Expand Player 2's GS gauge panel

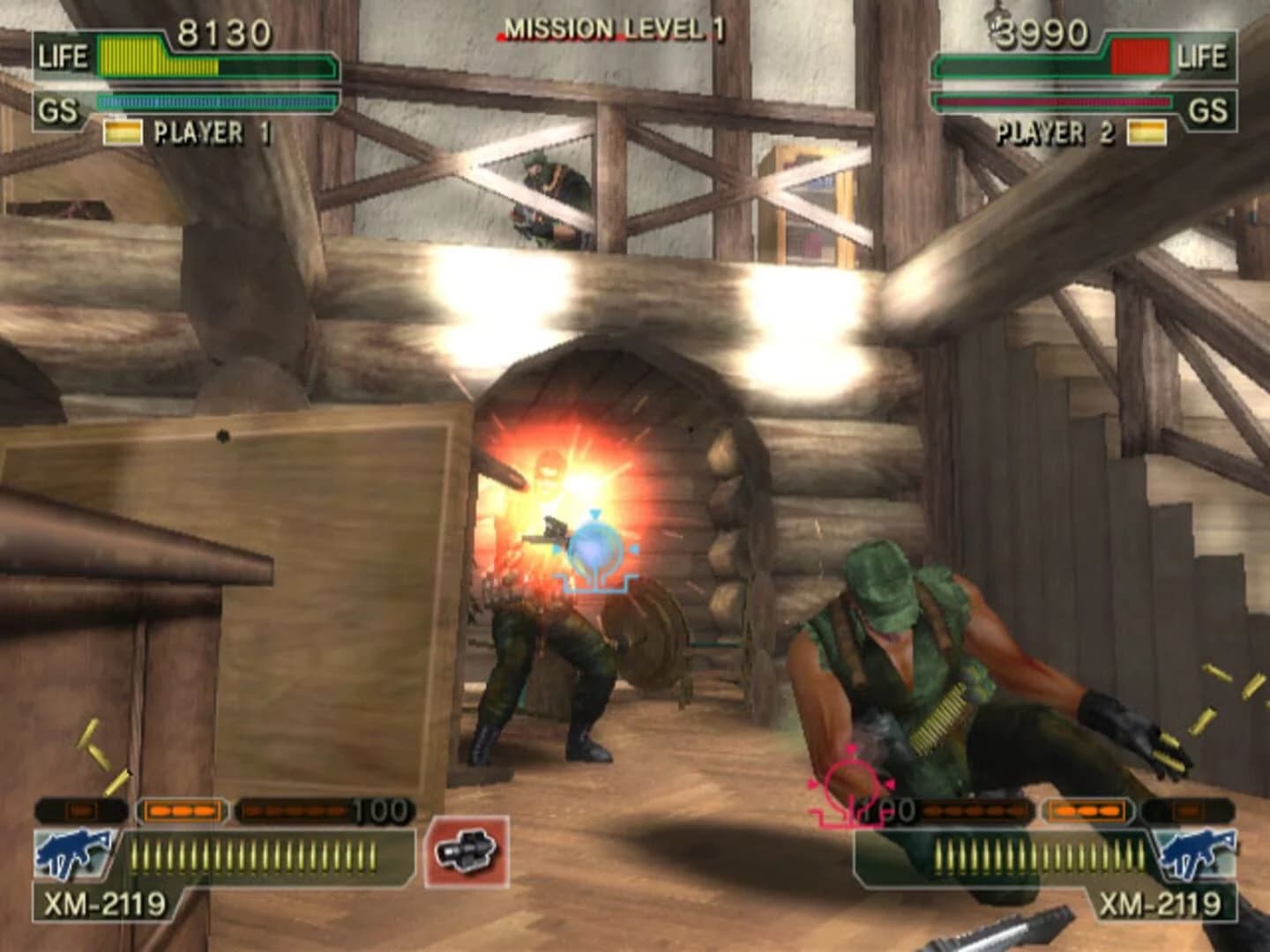pyautogui.click(x=1054, y=101)
